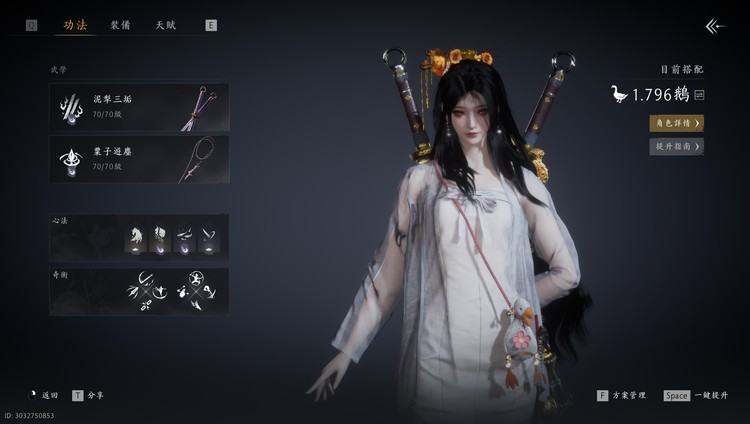The width and height of the screenshot is (750, 424).
Task: Open the 角色詳情 character details
Action: tap(676, 123)
